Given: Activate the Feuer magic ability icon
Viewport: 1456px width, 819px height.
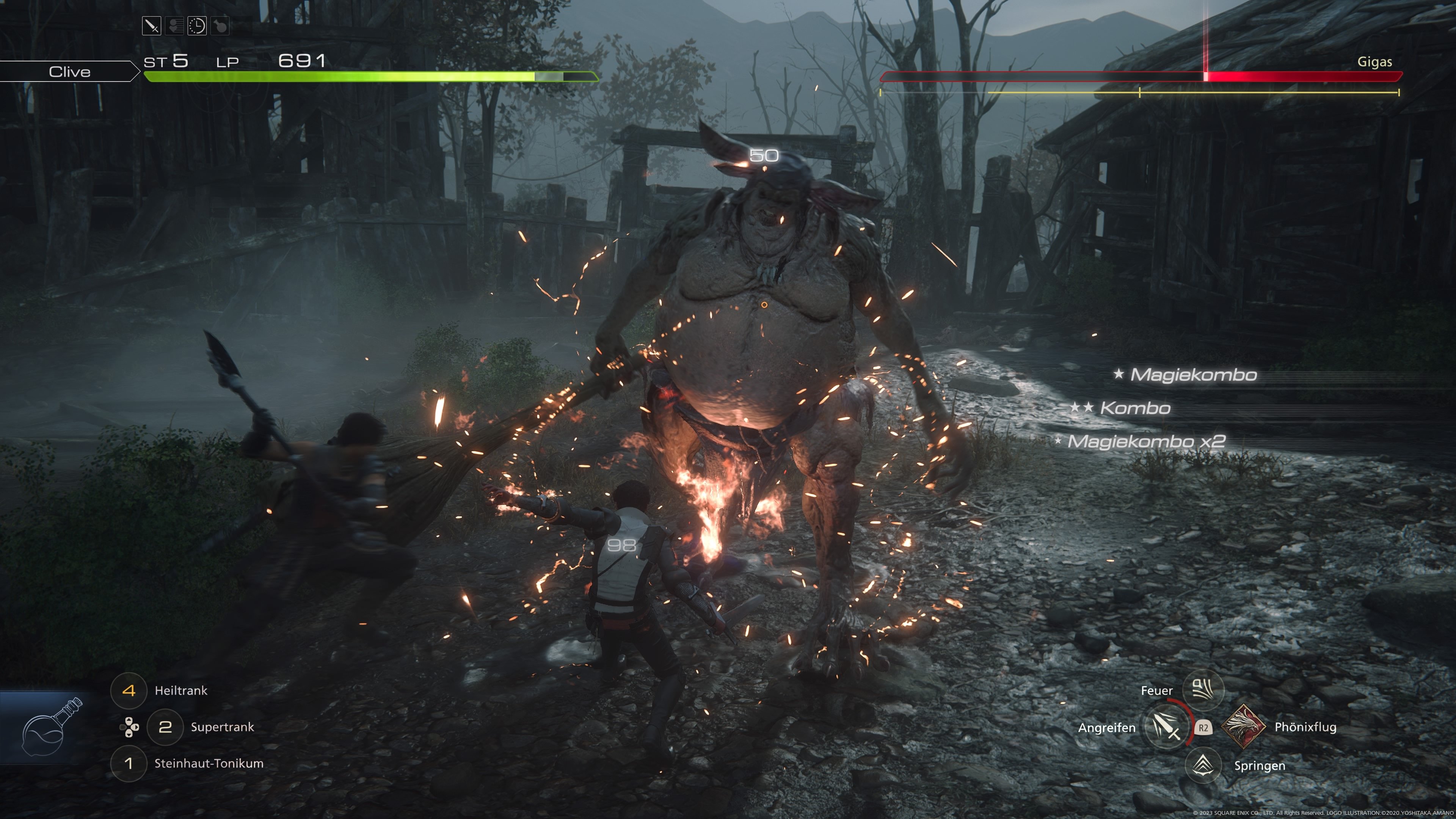Looking at the screenshot, I should pyautogui.click(x=1203, y=689).
